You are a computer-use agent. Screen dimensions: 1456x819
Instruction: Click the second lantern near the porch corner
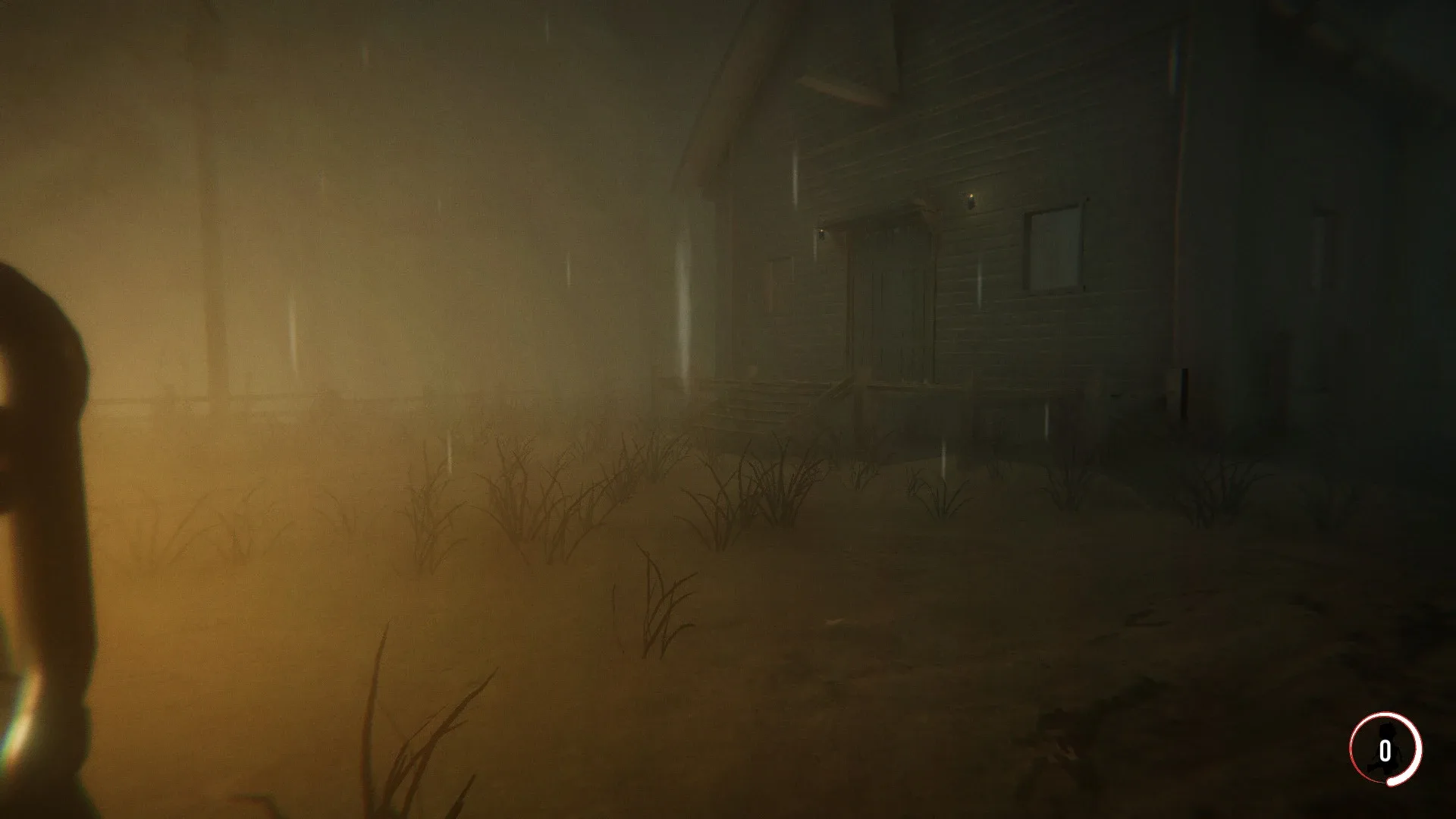click(822, 232)
